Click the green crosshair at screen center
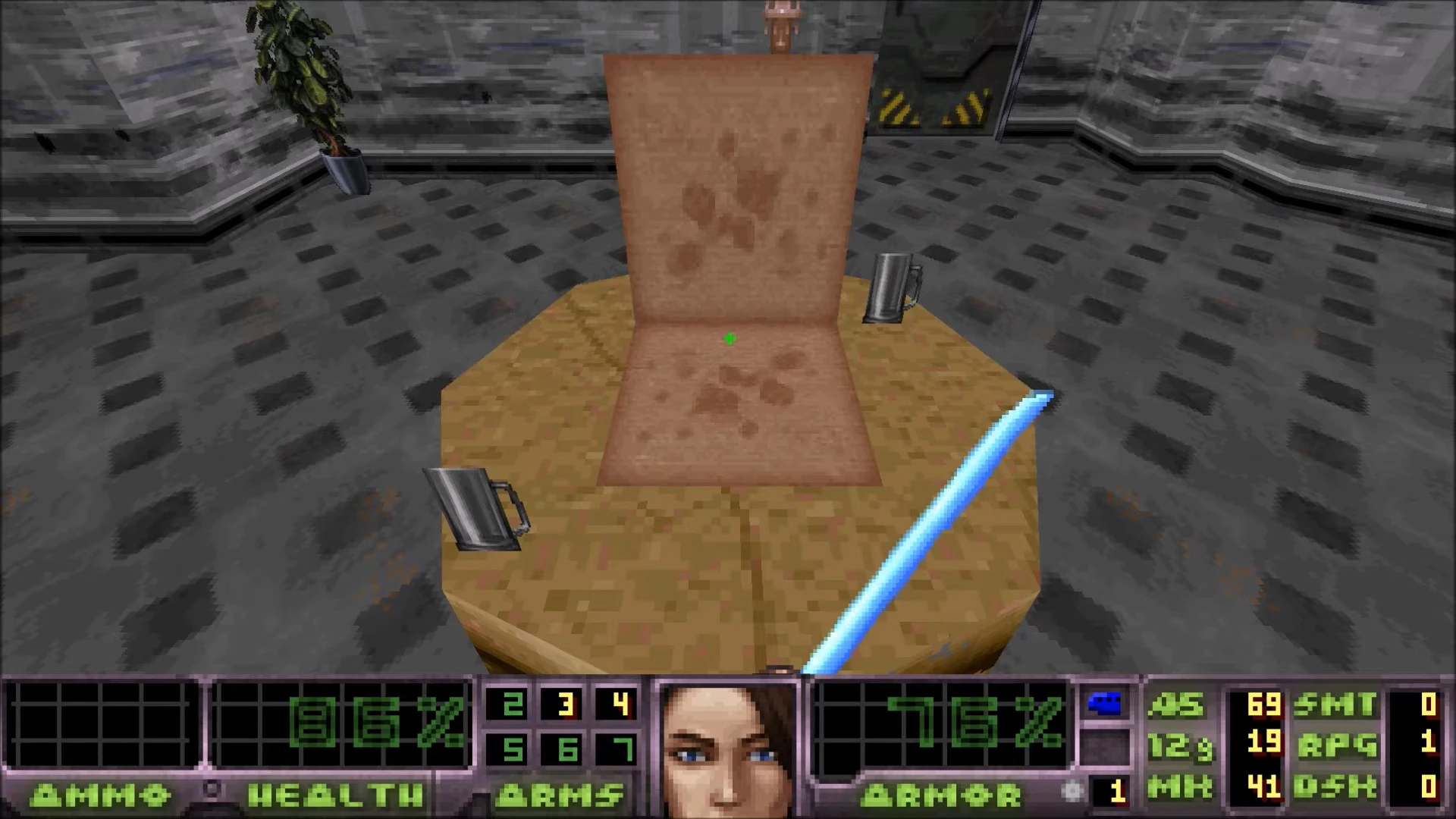Image resolution: width=1456 pixels, height=819 pixels. click(x=729, y=338)
